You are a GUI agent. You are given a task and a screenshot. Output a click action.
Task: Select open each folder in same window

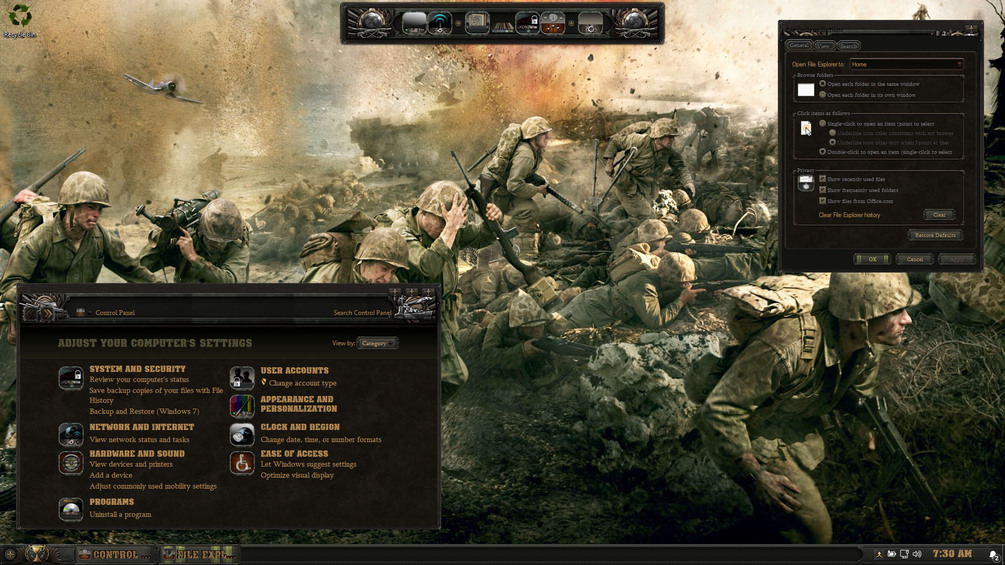tap(823, 84)
